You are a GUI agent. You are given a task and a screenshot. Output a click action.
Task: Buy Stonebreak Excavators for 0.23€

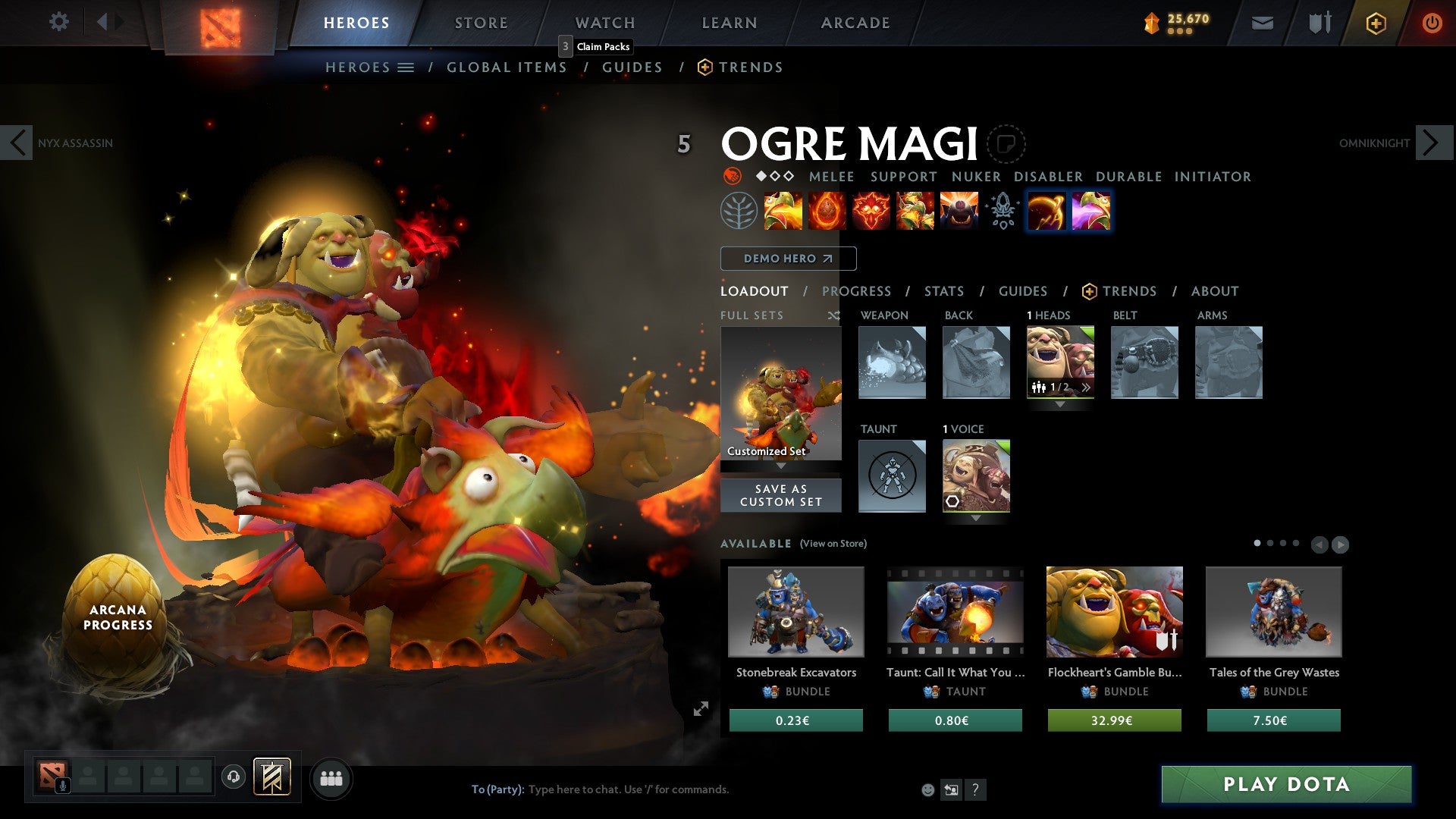point(795,720)
